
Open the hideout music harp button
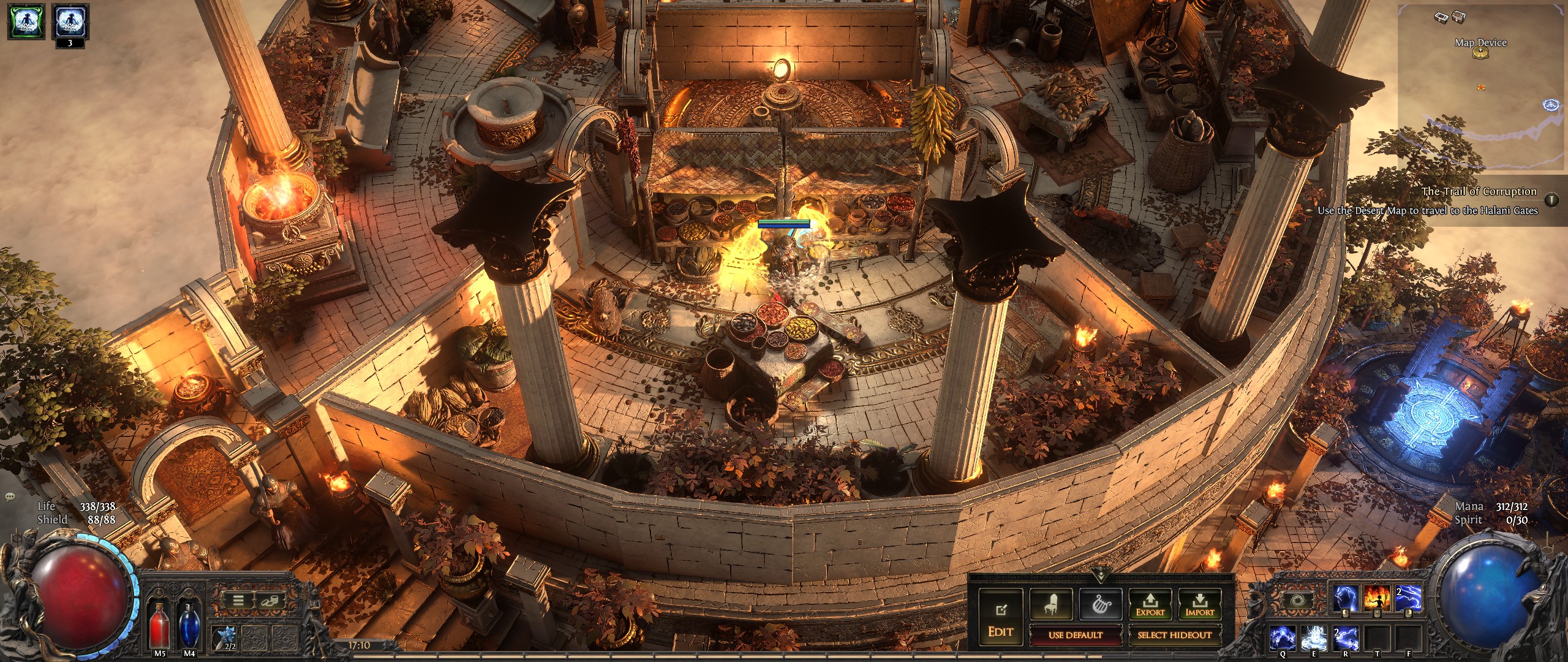(1100, 604)
